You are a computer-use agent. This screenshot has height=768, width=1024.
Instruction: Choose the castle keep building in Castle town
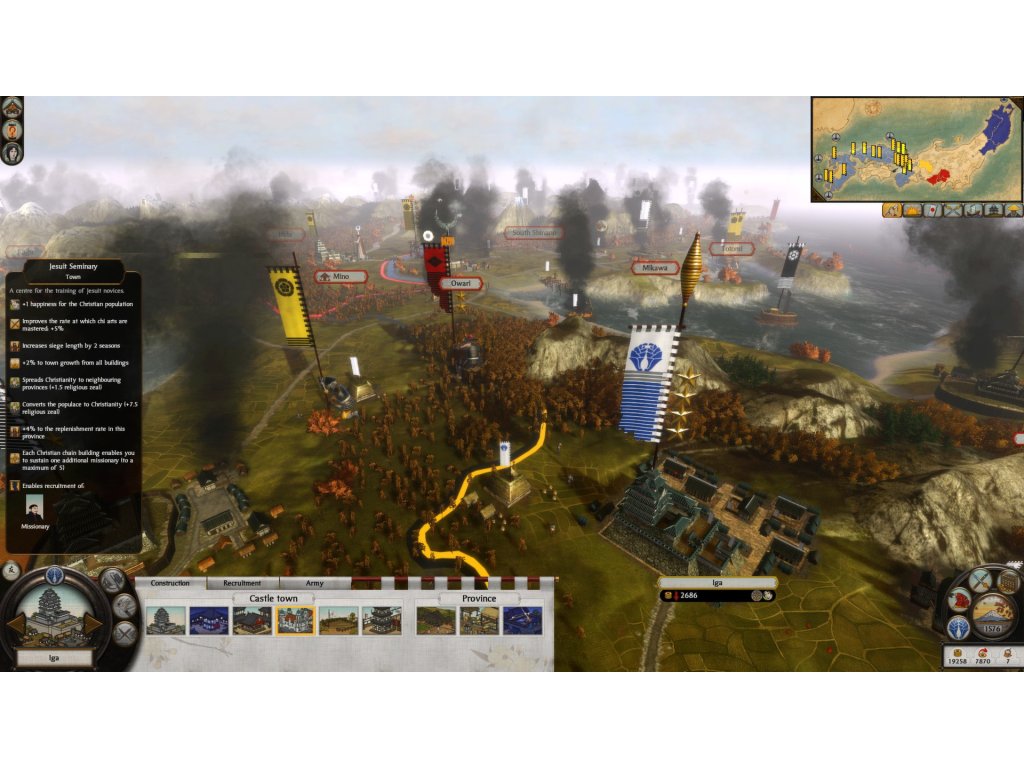[x=166, y=621]
